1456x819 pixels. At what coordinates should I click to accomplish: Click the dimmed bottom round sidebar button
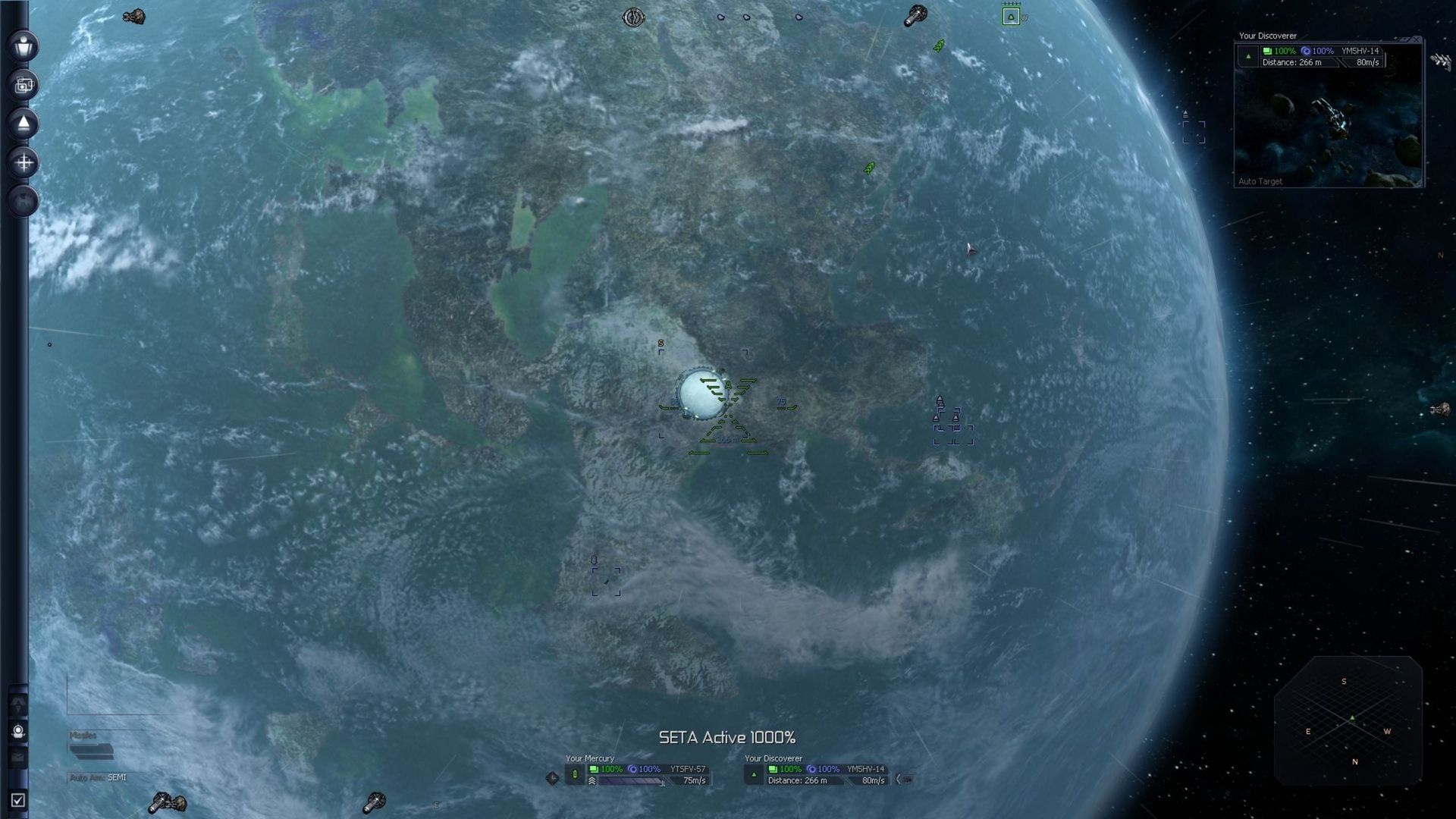point(24,201)
